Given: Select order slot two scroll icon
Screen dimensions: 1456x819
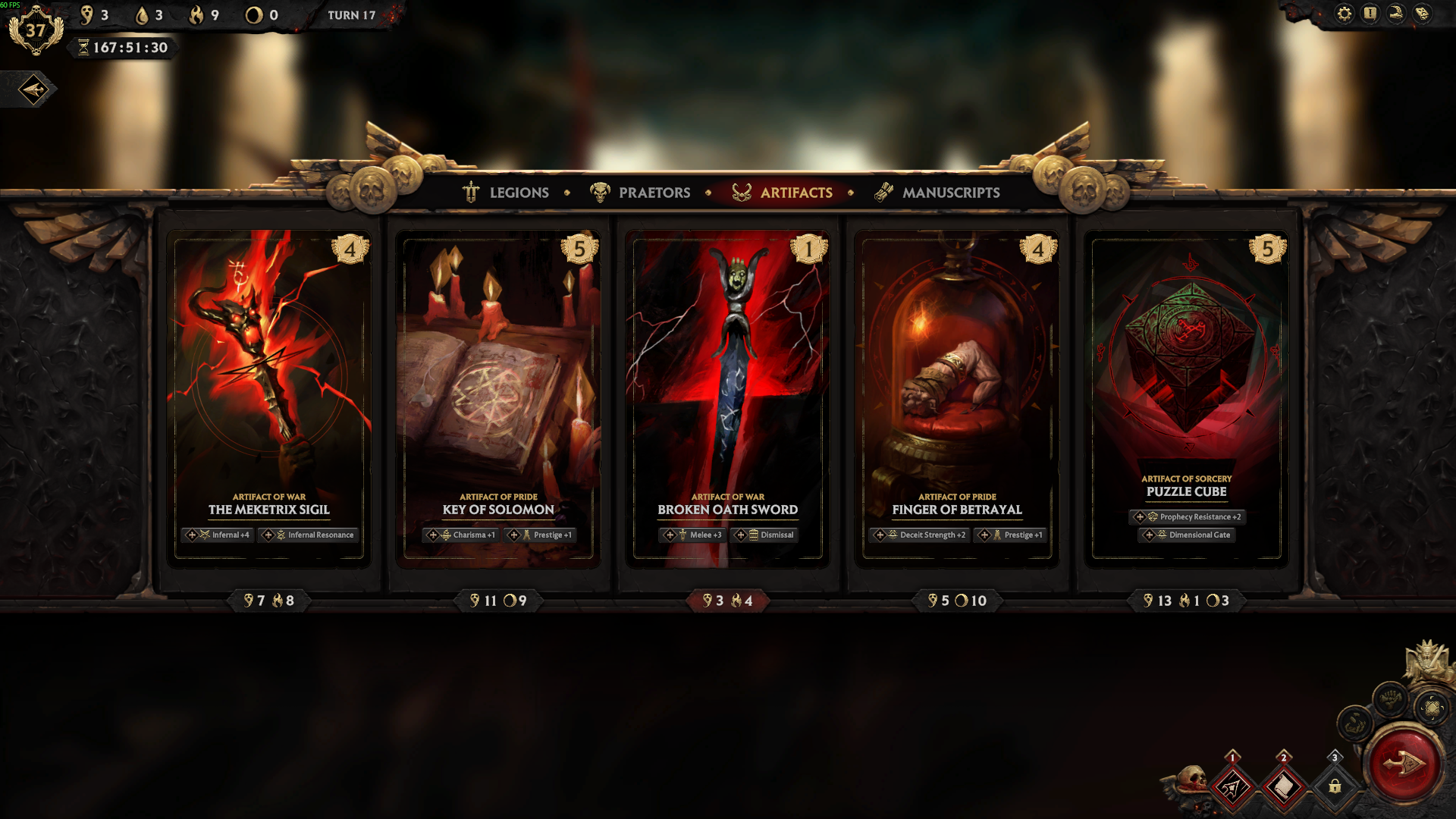Looking at the screenshot, I should [1284, 787].
